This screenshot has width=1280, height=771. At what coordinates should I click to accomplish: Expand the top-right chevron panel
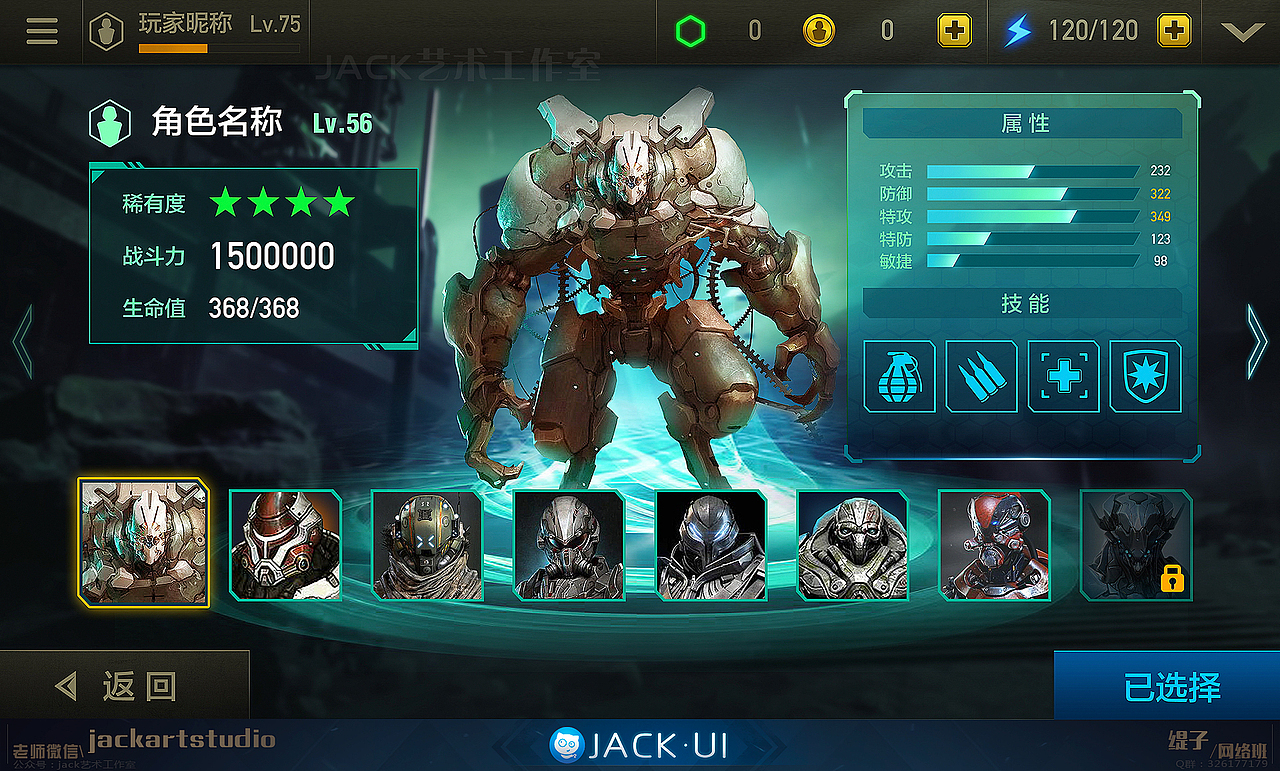point(1241,31)
